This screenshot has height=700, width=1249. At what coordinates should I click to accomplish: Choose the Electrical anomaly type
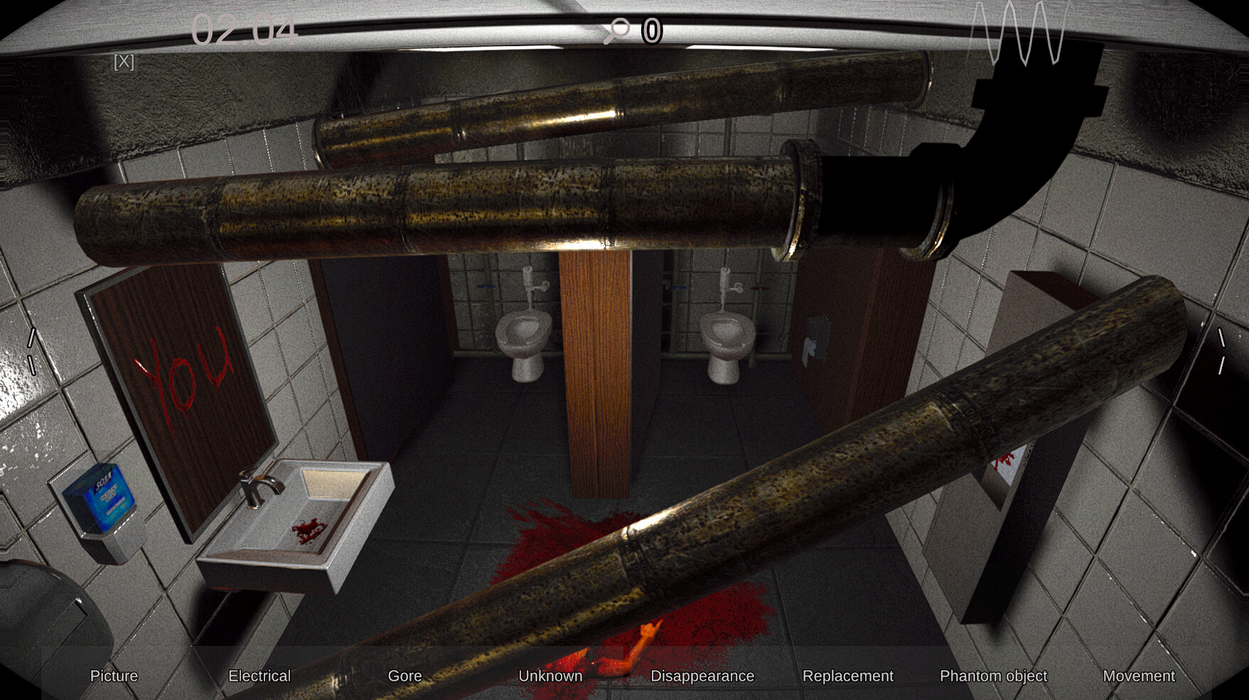coord(259,676)
